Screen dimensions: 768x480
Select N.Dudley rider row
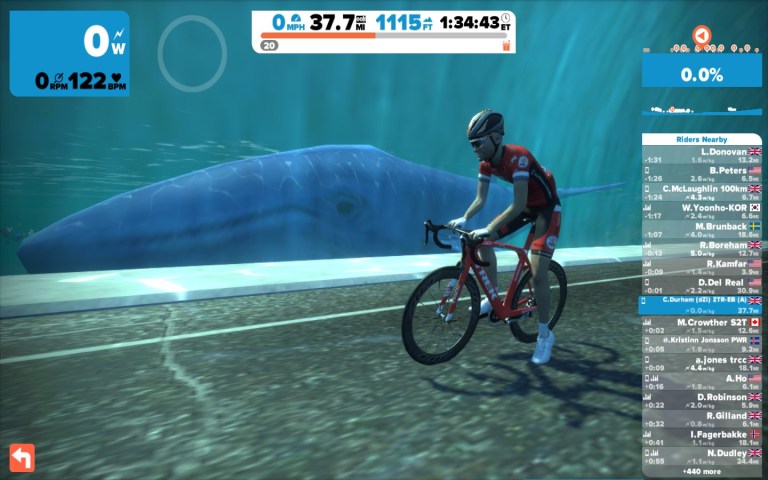(x=701, y=457)
